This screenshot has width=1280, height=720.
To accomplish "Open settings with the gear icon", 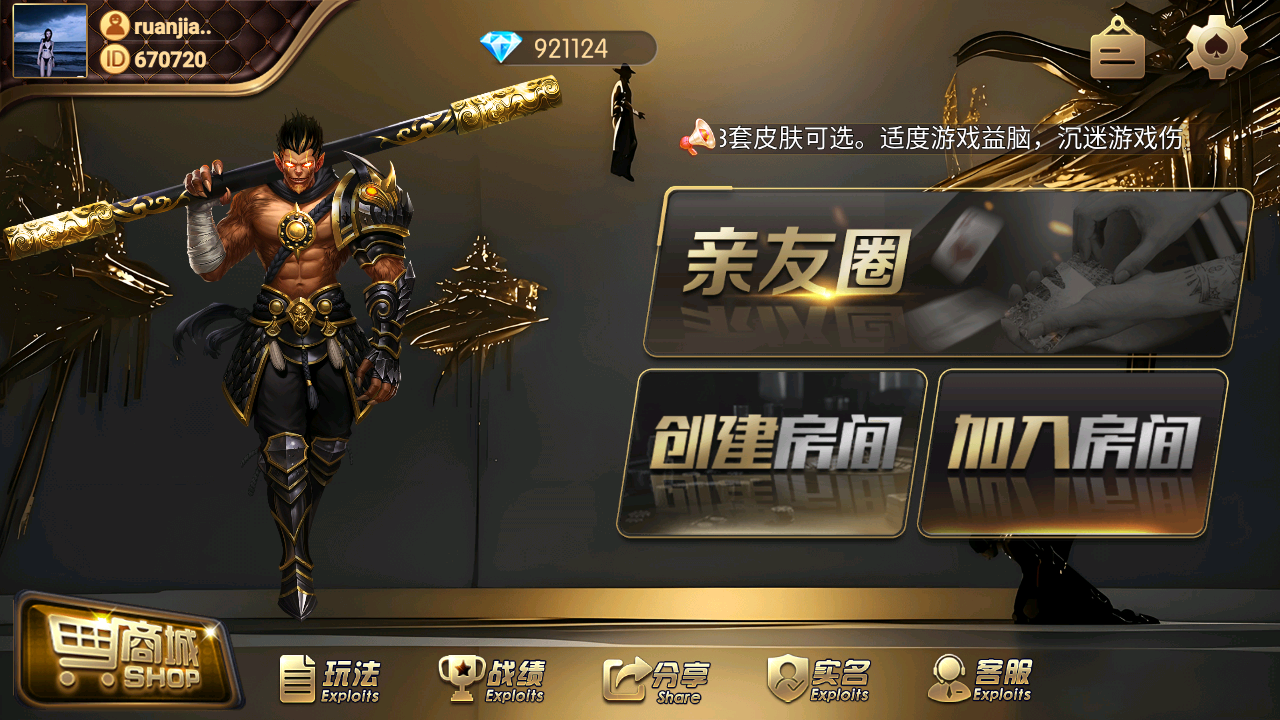I will point(1216,48).
